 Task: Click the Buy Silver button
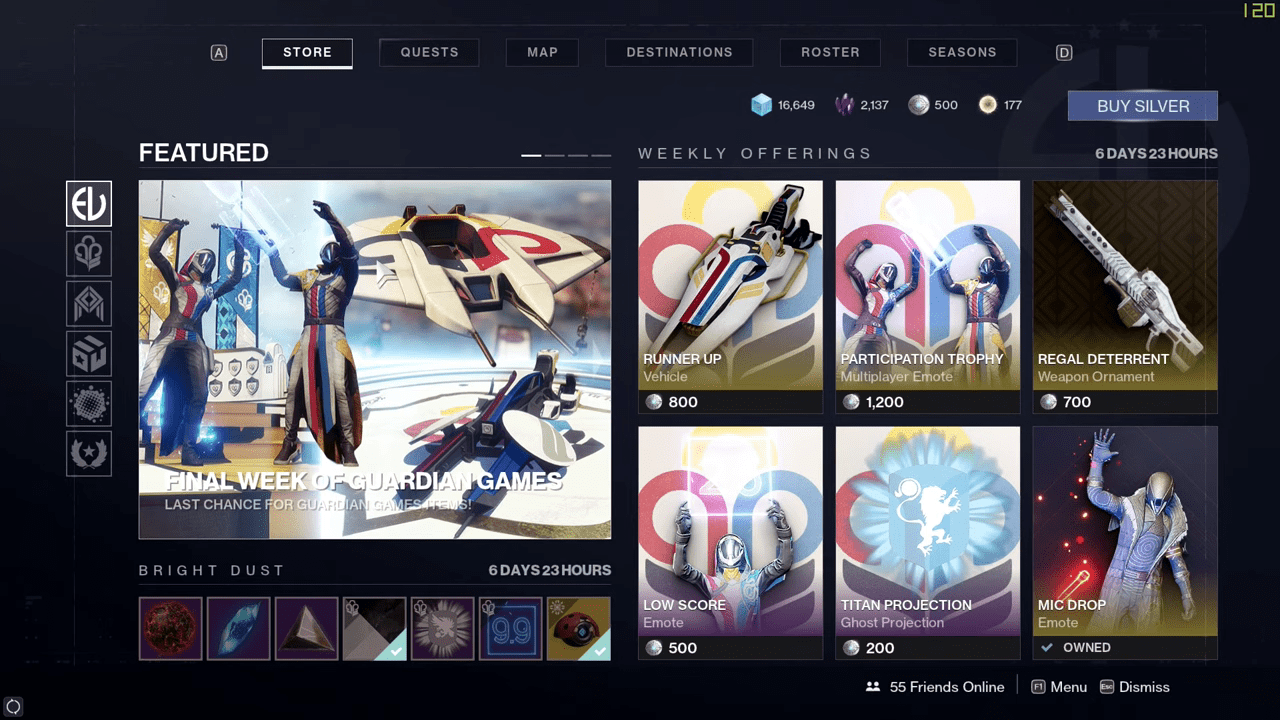(x=1142, y=106)
